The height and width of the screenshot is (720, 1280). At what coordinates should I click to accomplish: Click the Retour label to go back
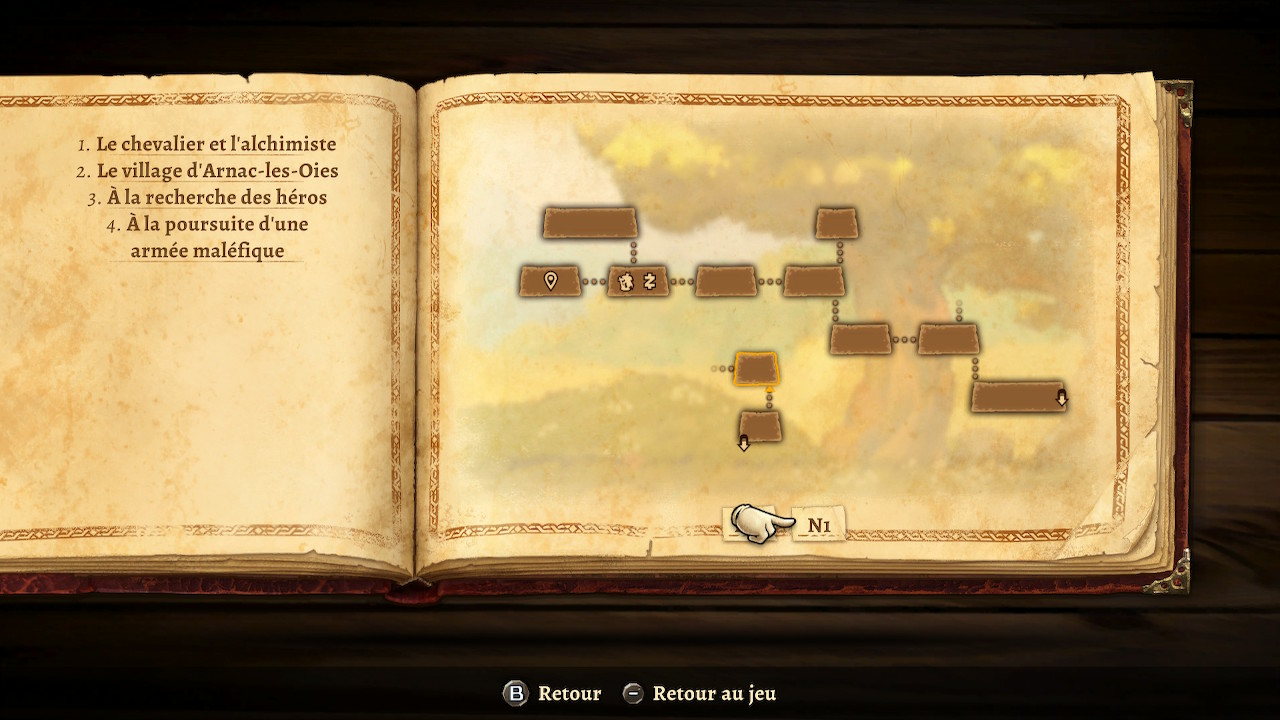point(568,693)
